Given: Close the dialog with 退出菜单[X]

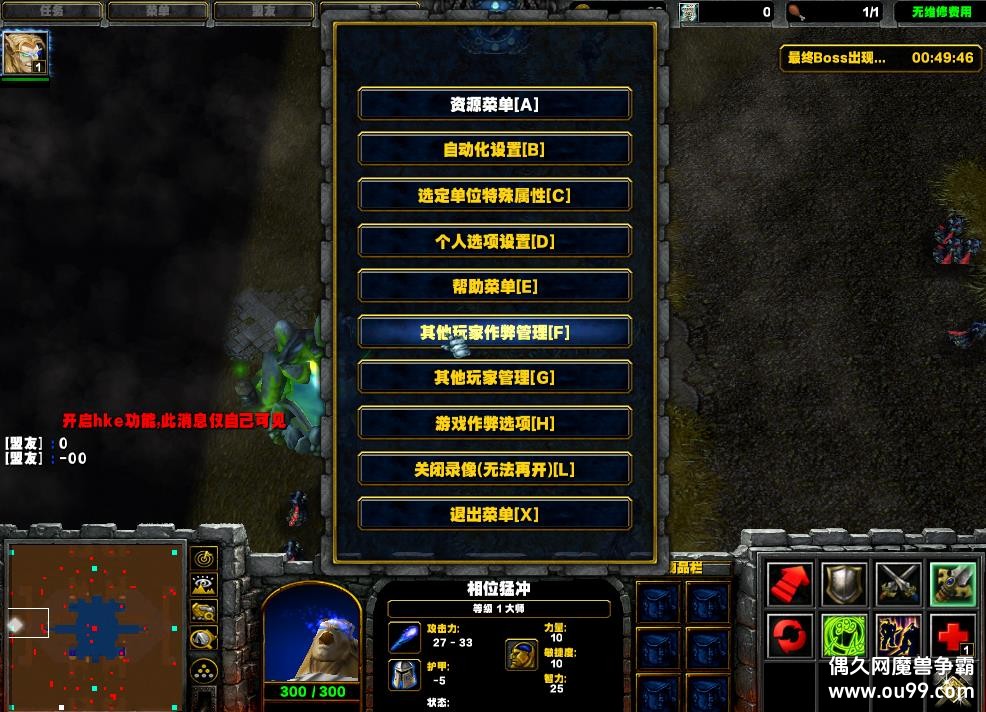Looking at the screenshot, I should click(494, 515).
